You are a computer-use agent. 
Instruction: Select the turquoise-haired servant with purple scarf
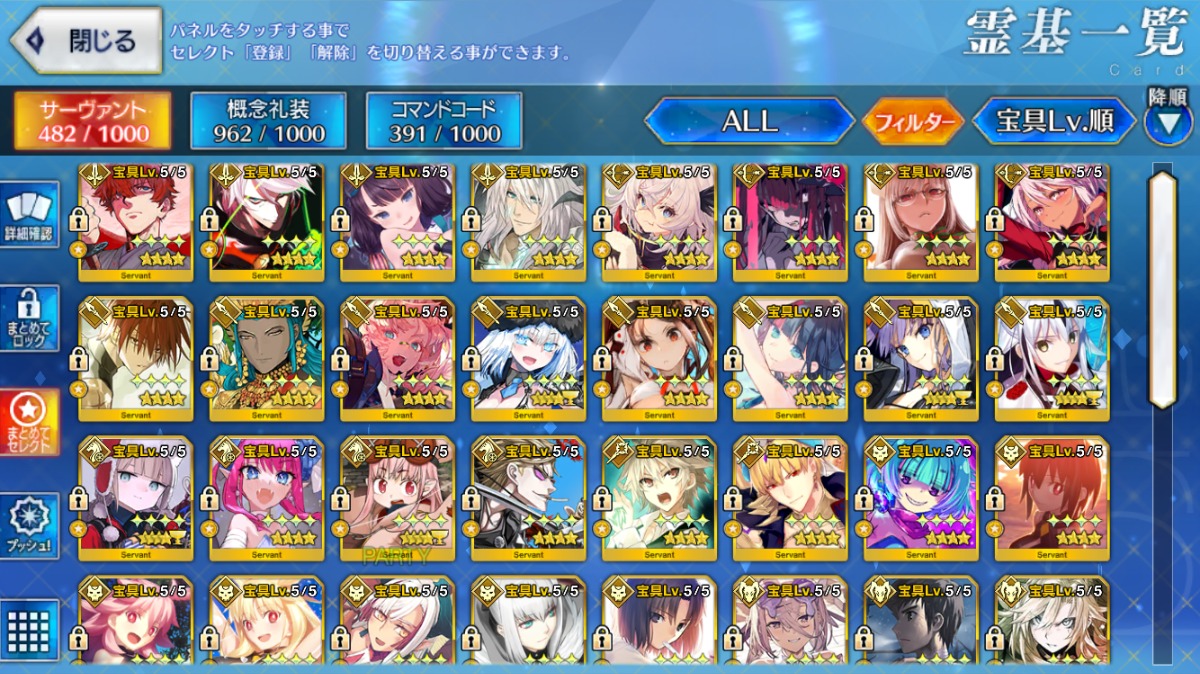click(921, 493)
